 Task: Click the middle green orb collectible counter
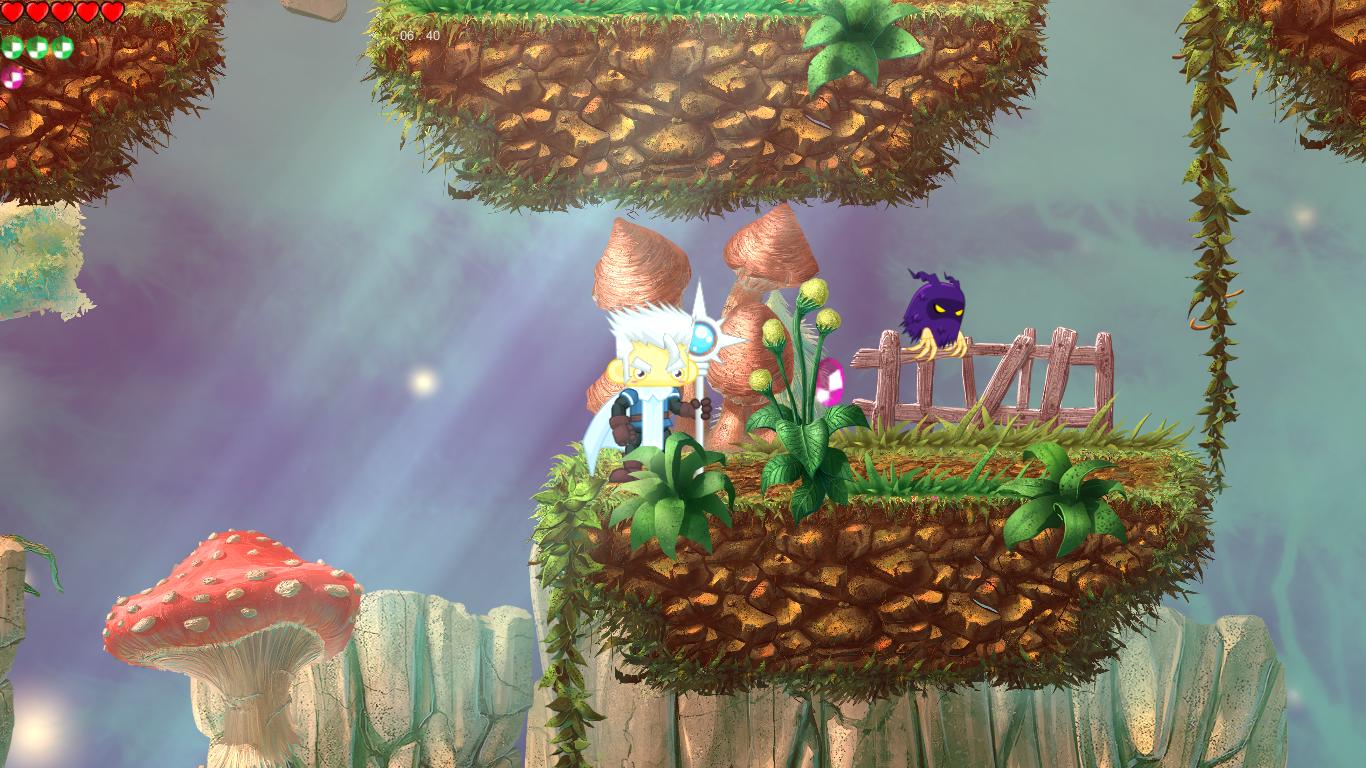(36, 47)
